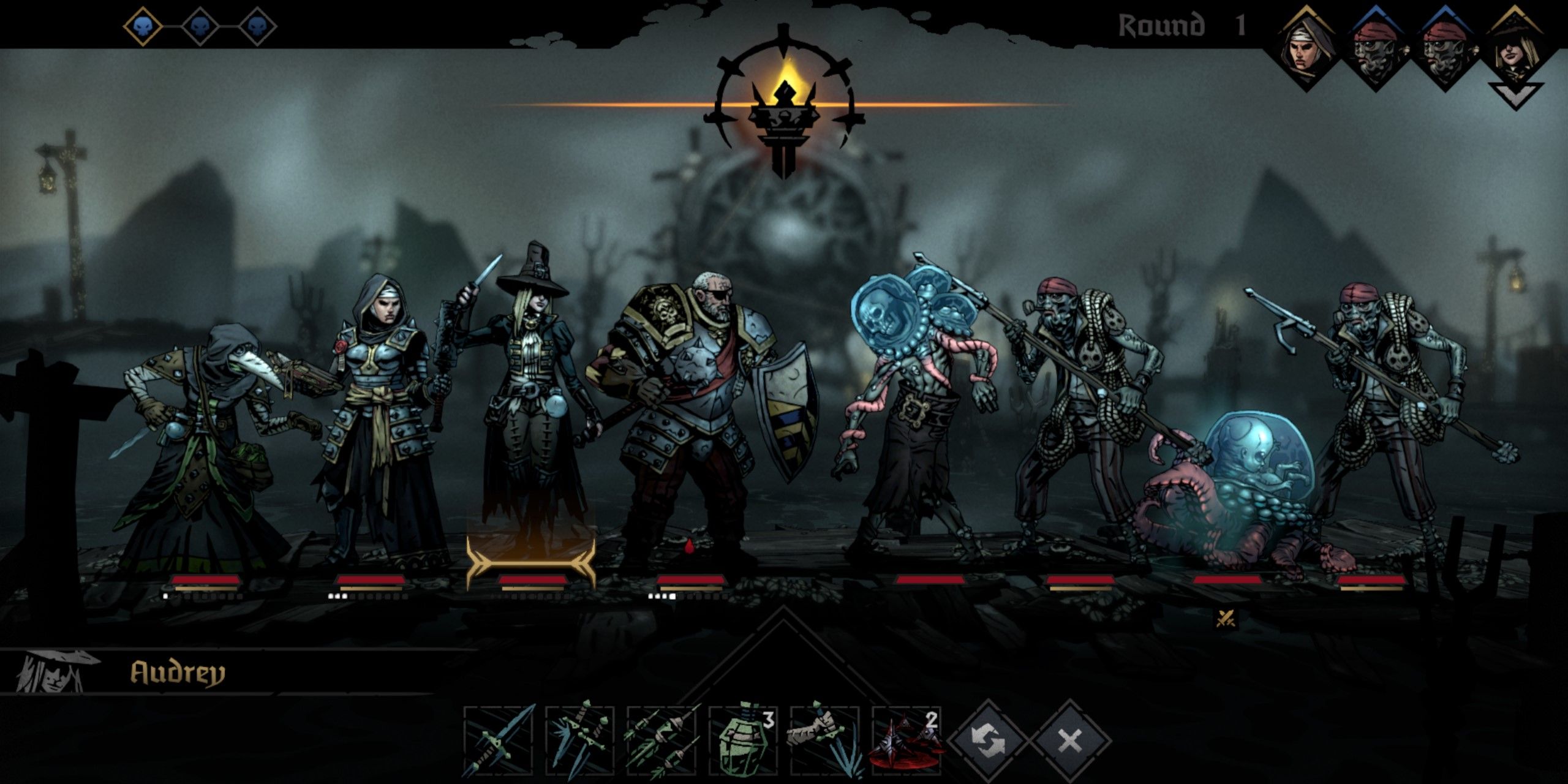Click the Round 1 counter label
This screenshot has width=1568, height=784.
(1176, 26)
